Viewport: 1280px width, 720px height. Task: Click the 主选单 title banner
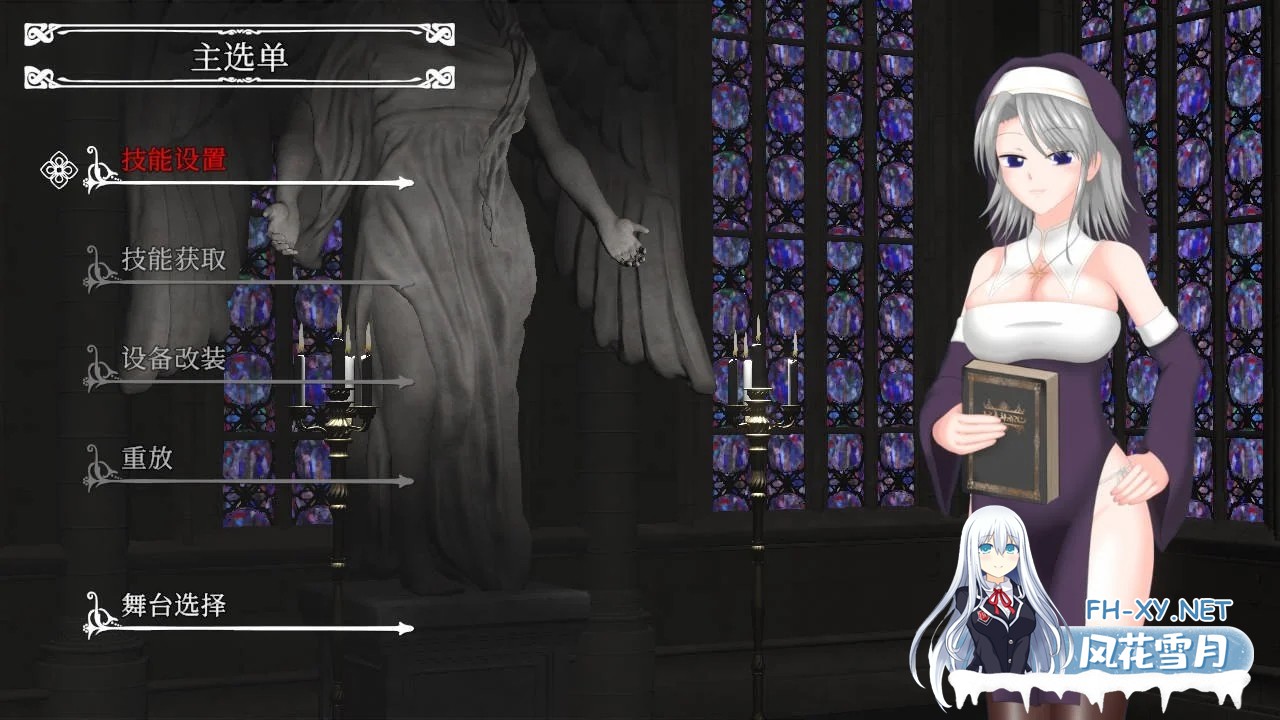click(x=240, y=58)
